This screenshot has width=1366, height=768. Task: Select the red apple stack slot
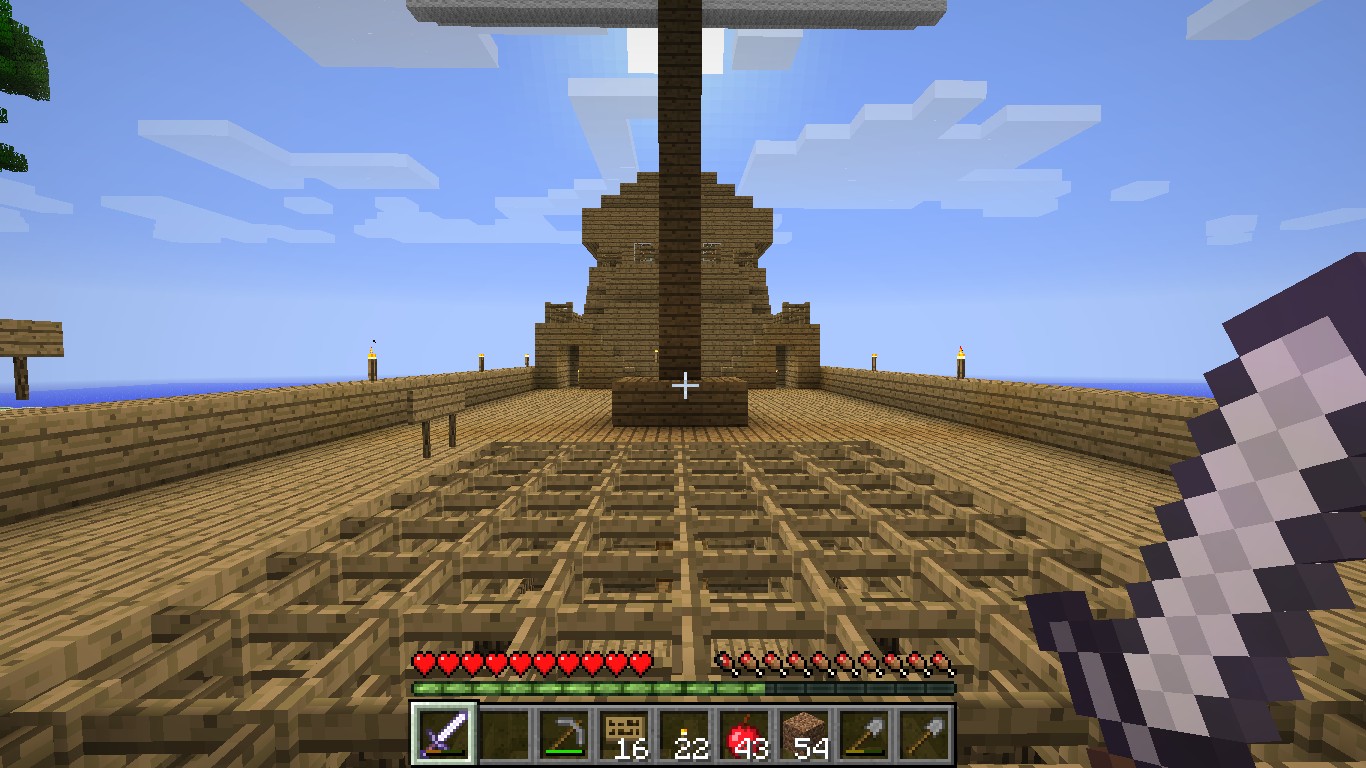click(743, 736)
